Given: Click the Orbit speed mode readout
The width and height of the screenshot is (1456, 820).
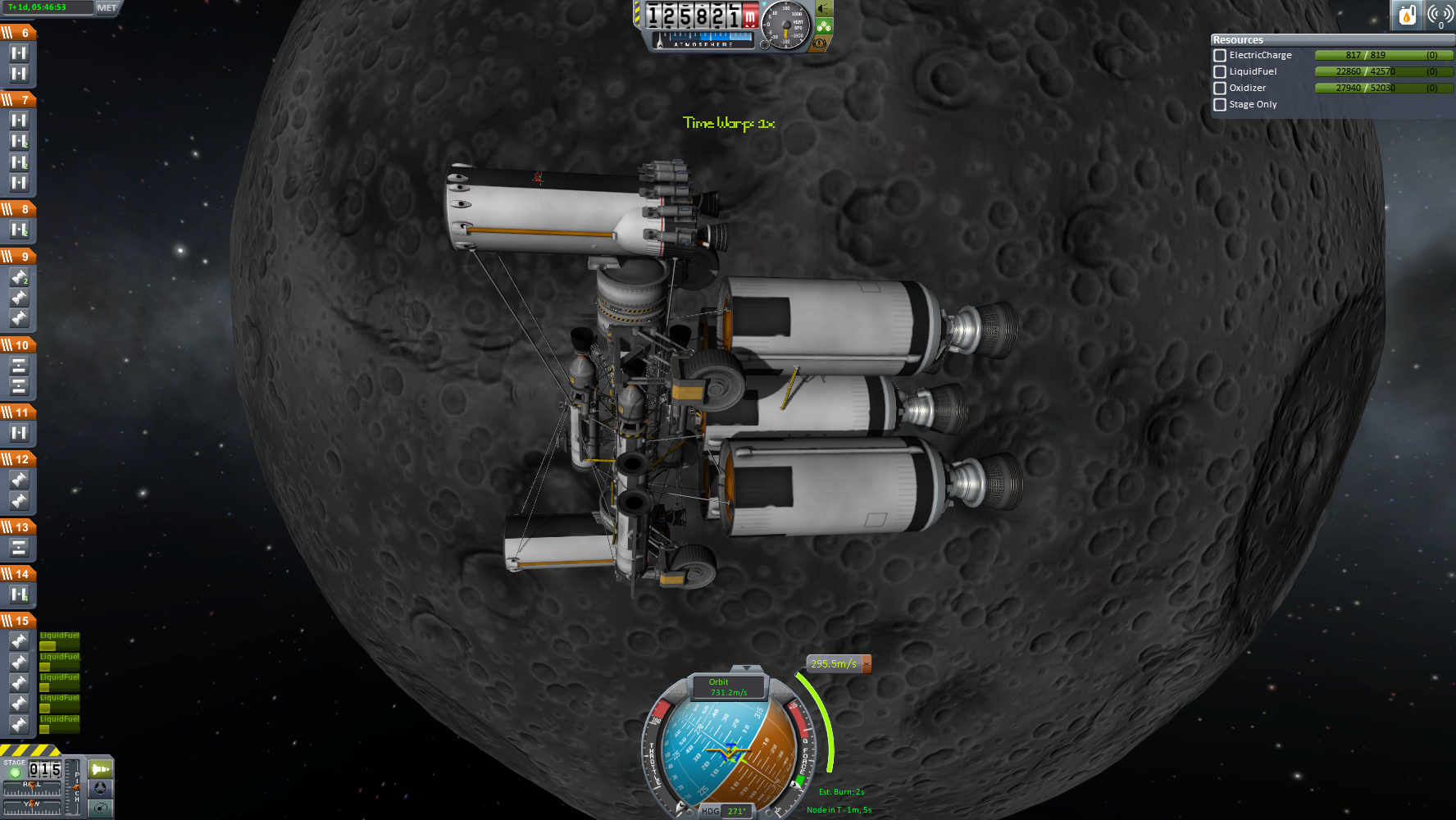Looking at the screenshot, I should [728, 687].
